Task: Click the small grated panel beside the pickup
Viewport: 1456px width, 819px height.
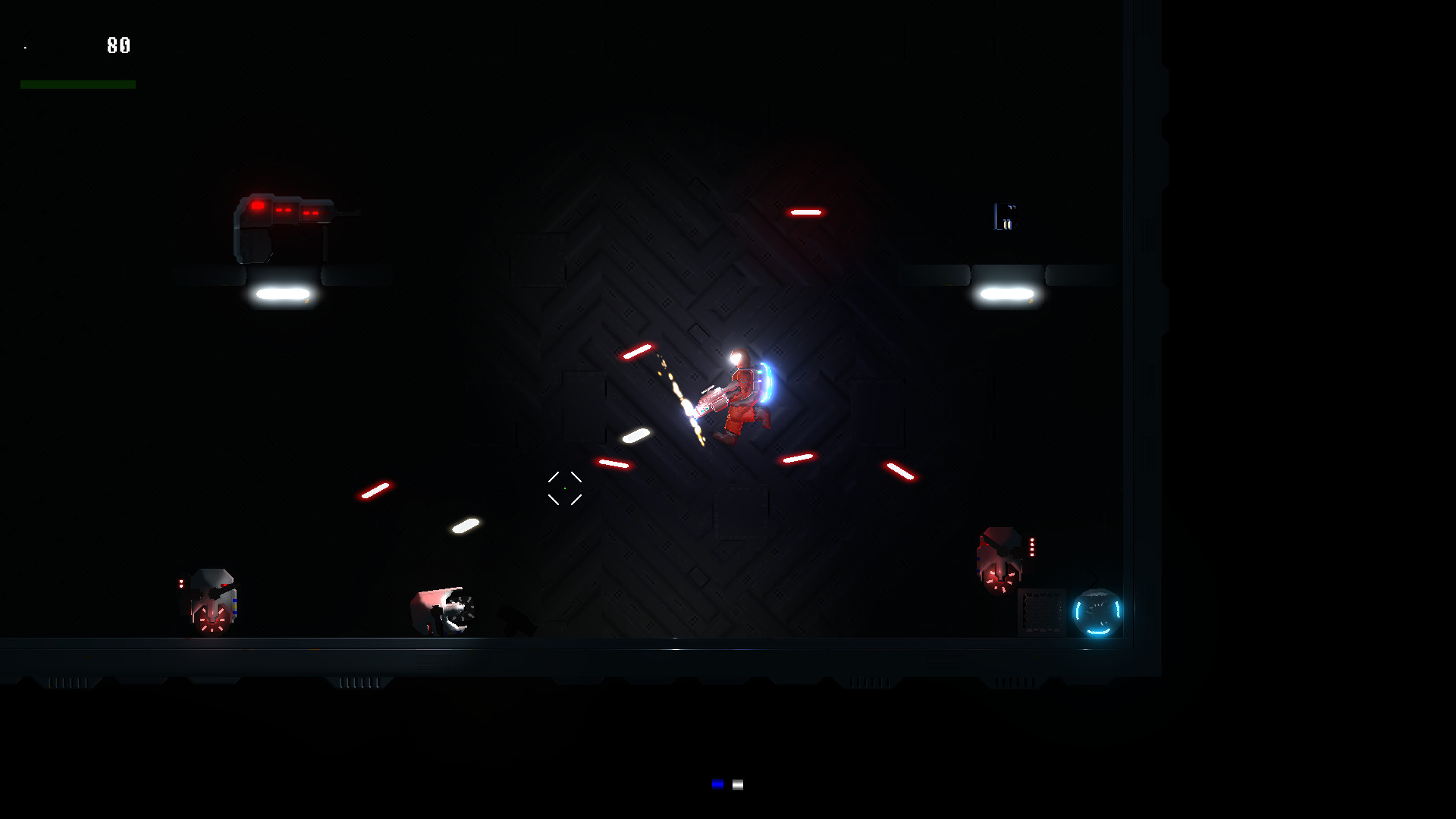Action: point(1043,610)
